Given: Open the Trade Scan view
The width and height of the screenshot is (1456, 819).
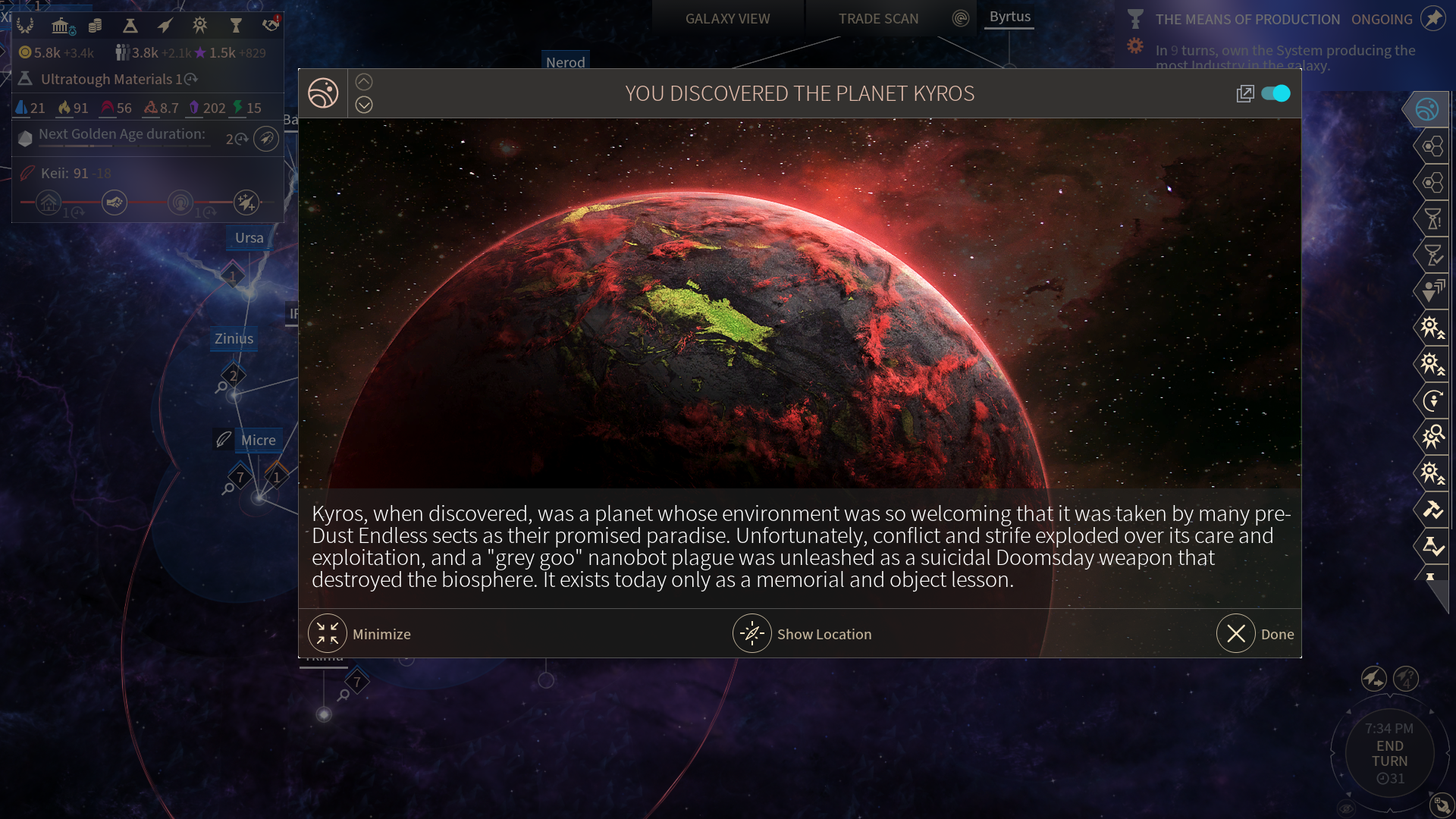Looking at the screenshot, I should coord(878,18).
